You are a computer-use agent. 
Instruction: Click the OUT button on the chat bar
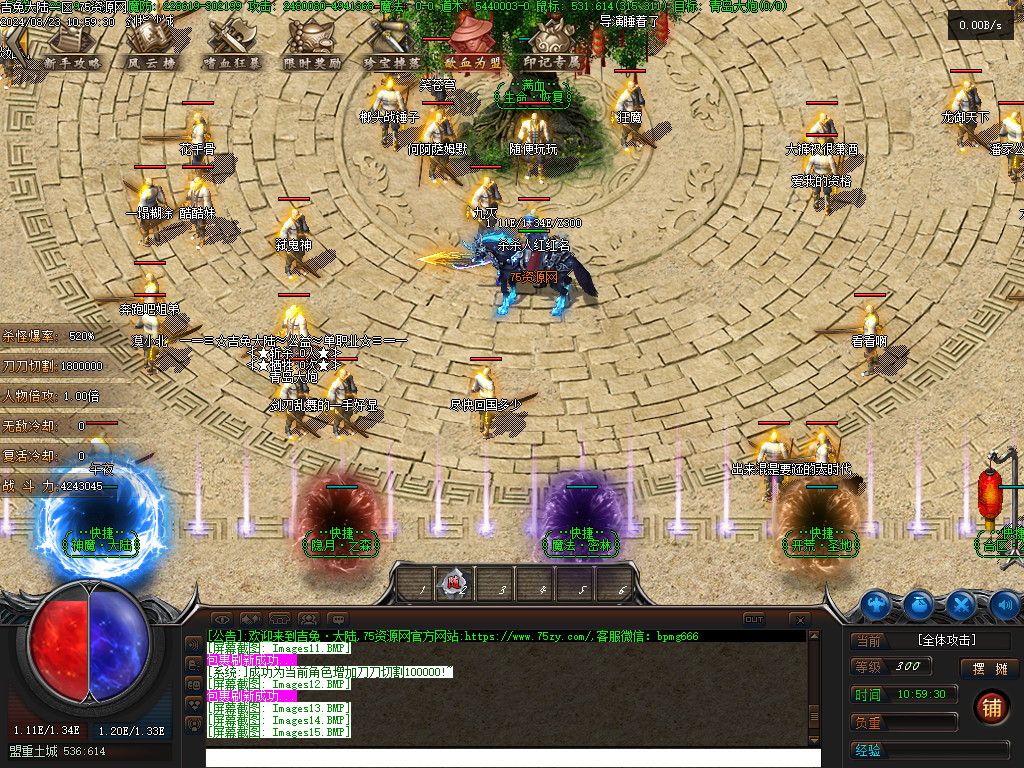754,619
